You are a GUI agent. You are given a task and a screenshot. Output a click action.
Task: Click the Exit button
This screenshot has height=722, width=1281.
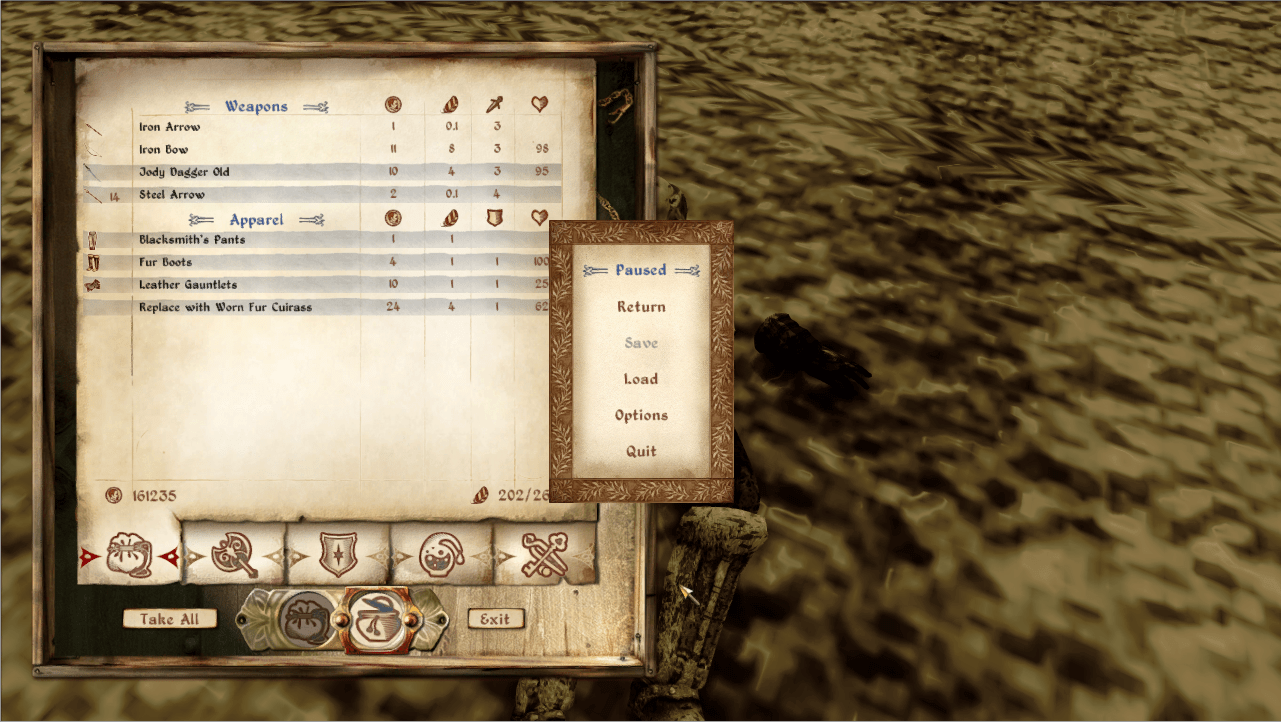(x=494, y=618)
